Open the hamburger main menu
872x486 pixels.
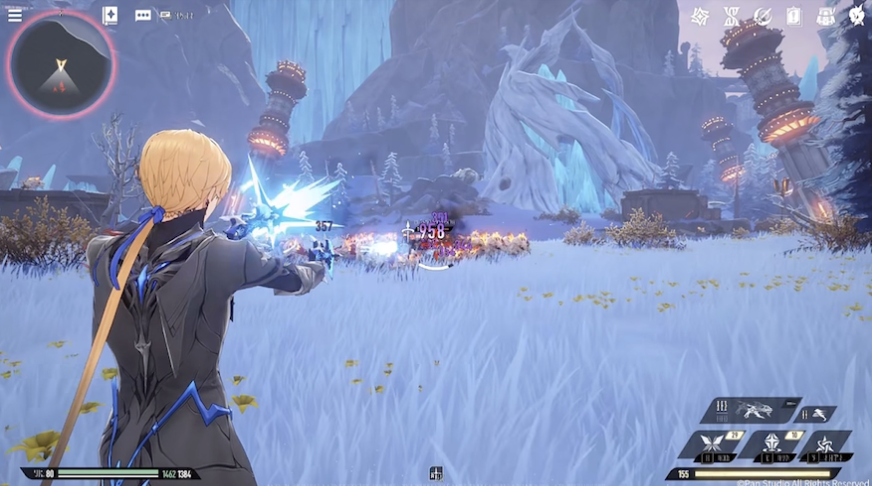tap(15, 15)
